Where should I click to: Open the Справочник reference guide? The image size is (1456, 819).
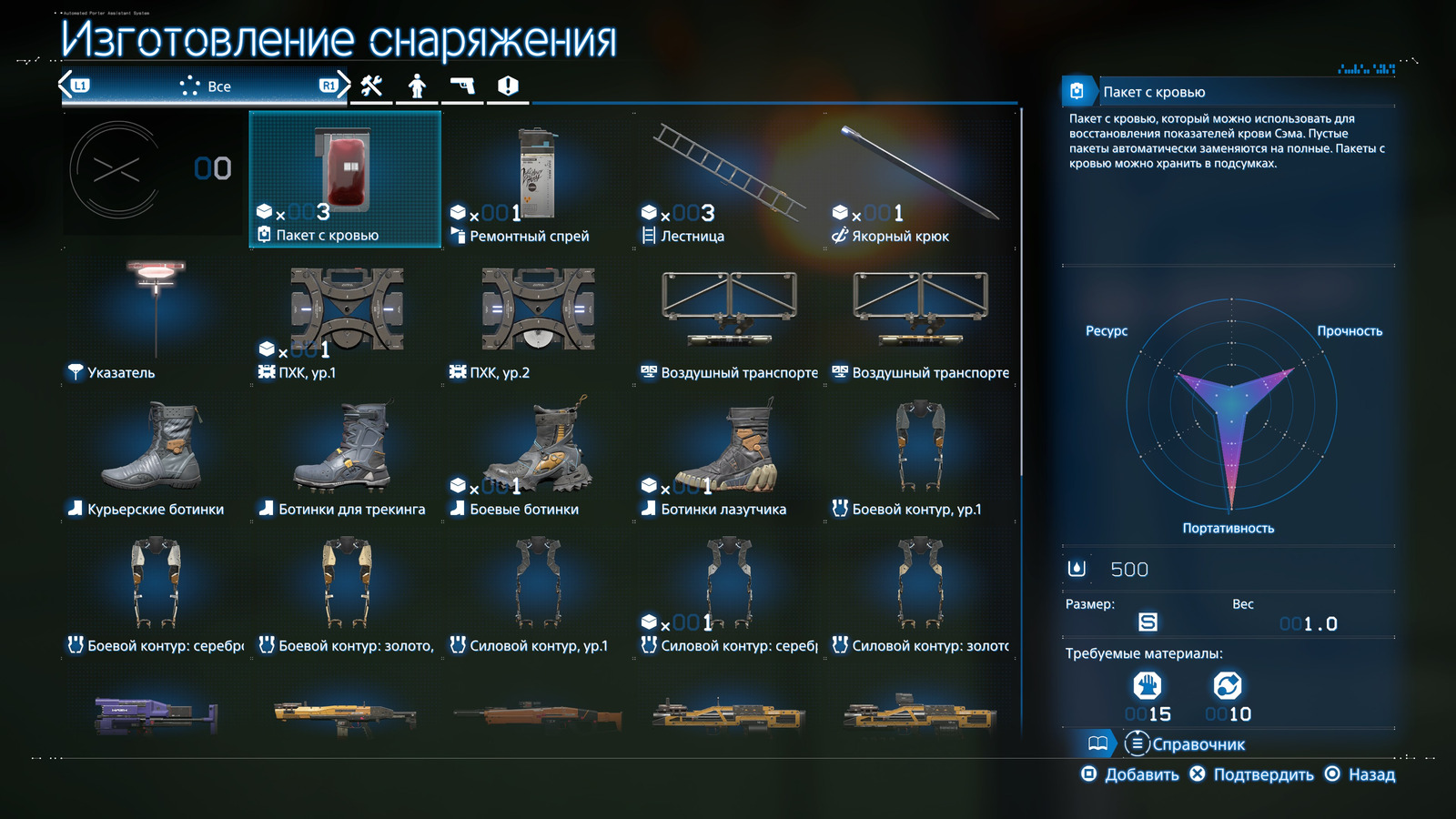tap(1186, 744)
